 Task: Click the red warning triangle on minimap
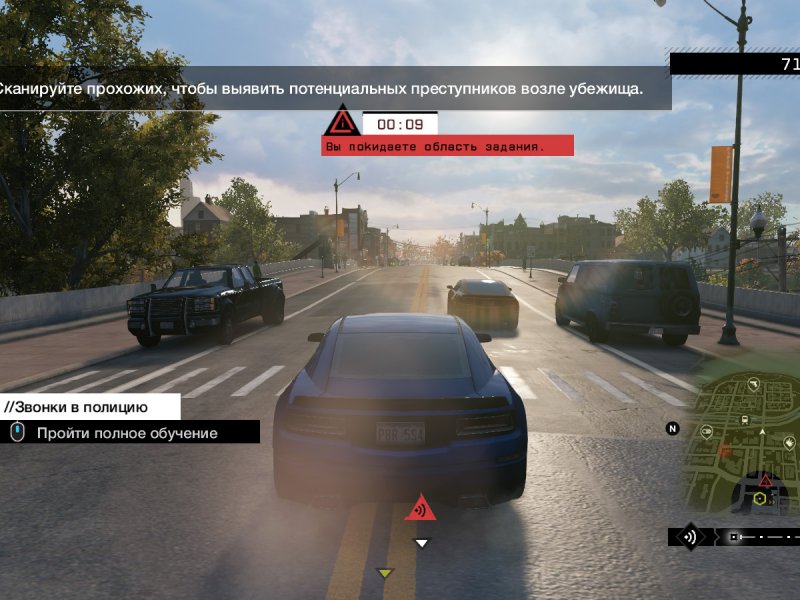[766, 481]
